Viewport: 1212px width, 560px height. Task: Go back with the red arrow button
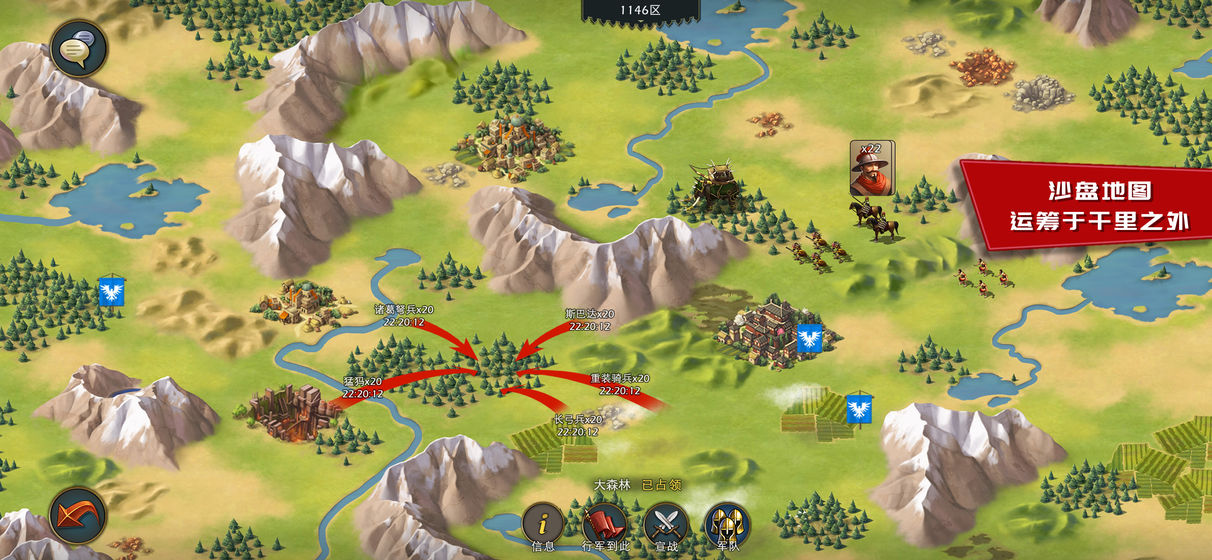(x=78, y=516)
